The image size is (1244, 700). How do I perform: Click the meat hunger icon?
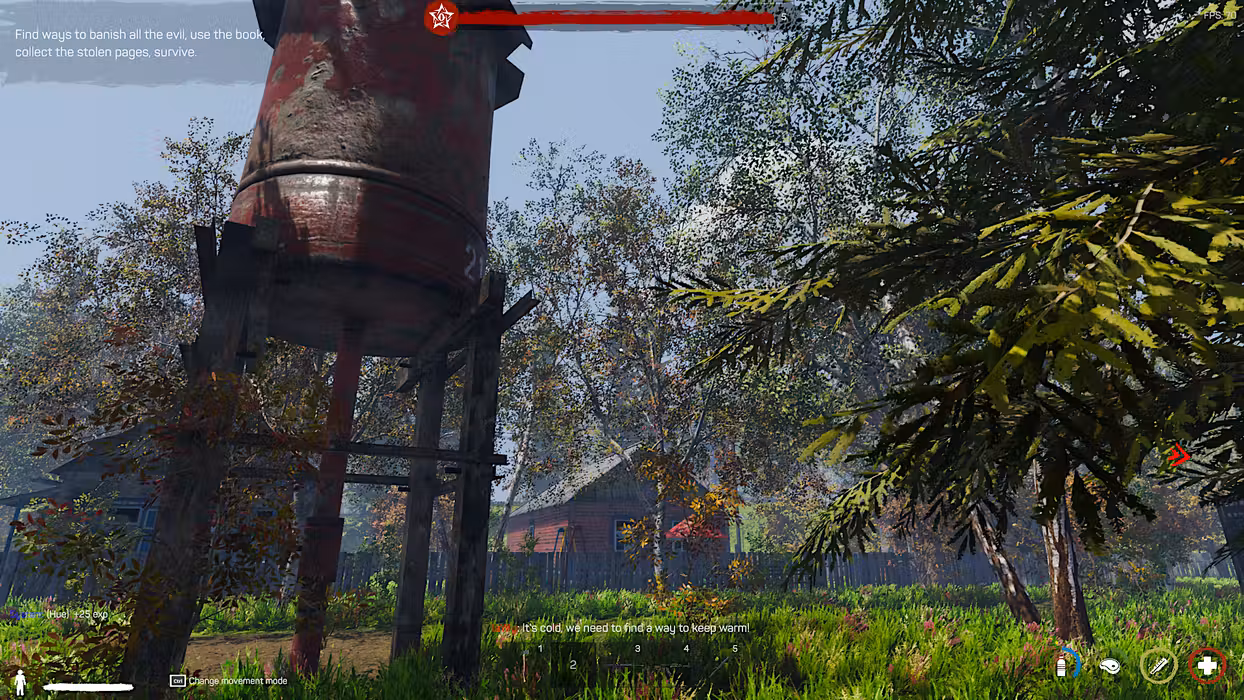click(1108, 665)
